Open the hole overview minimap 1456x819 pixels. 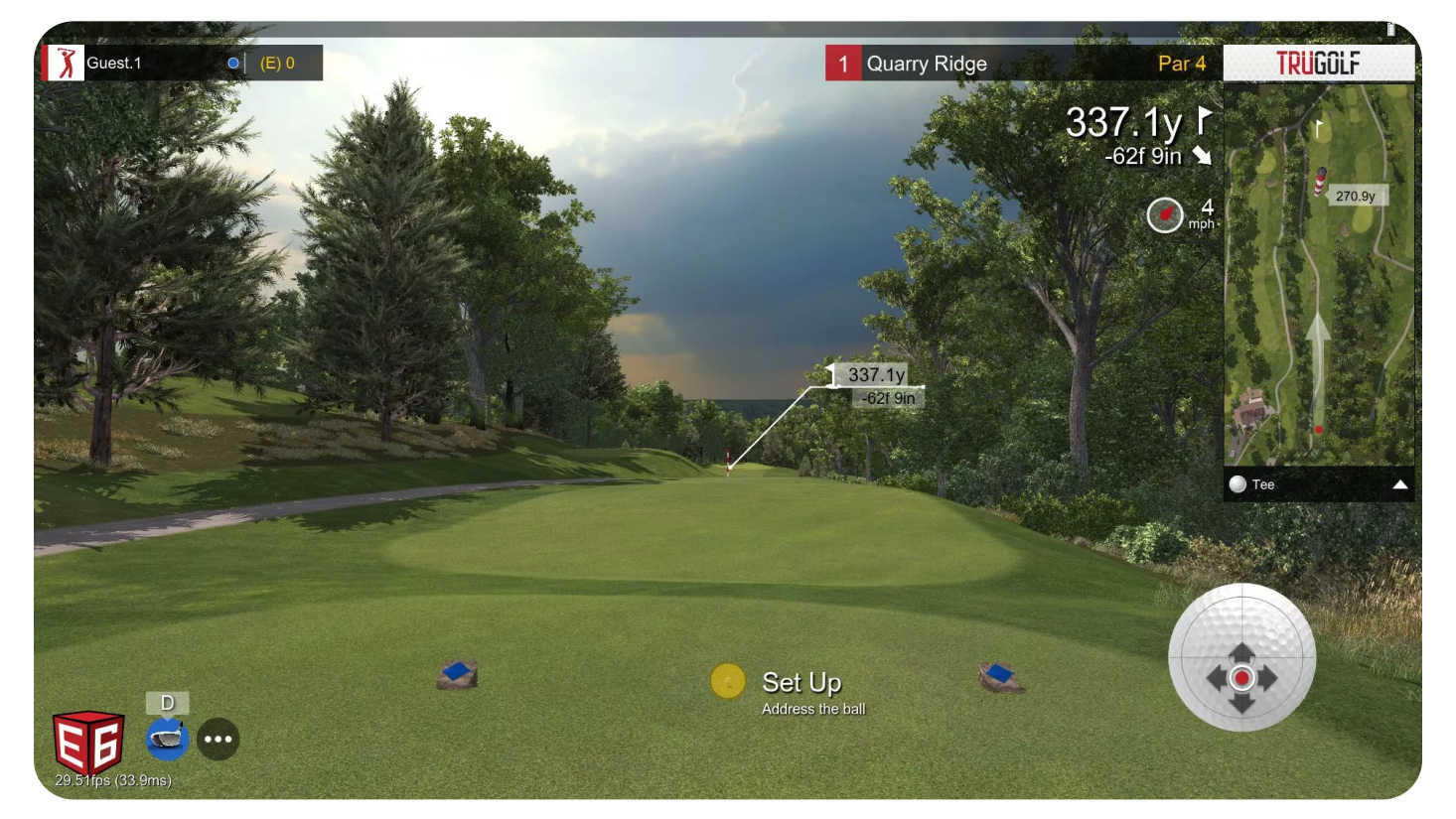click(1318, 274)
